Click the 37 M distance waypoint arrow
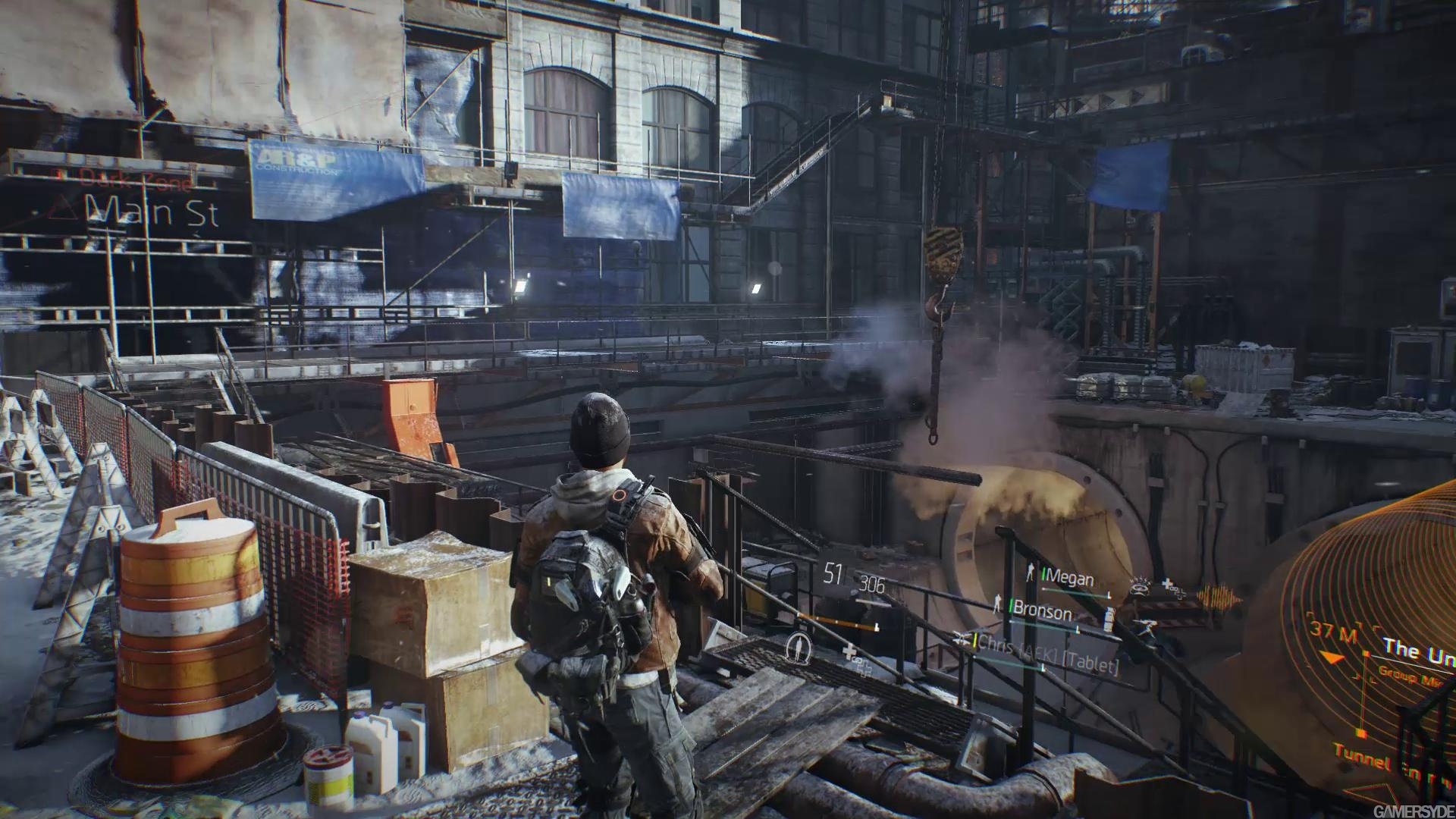The height and width of the screenshot is (819, 1456). [1330, 656]
